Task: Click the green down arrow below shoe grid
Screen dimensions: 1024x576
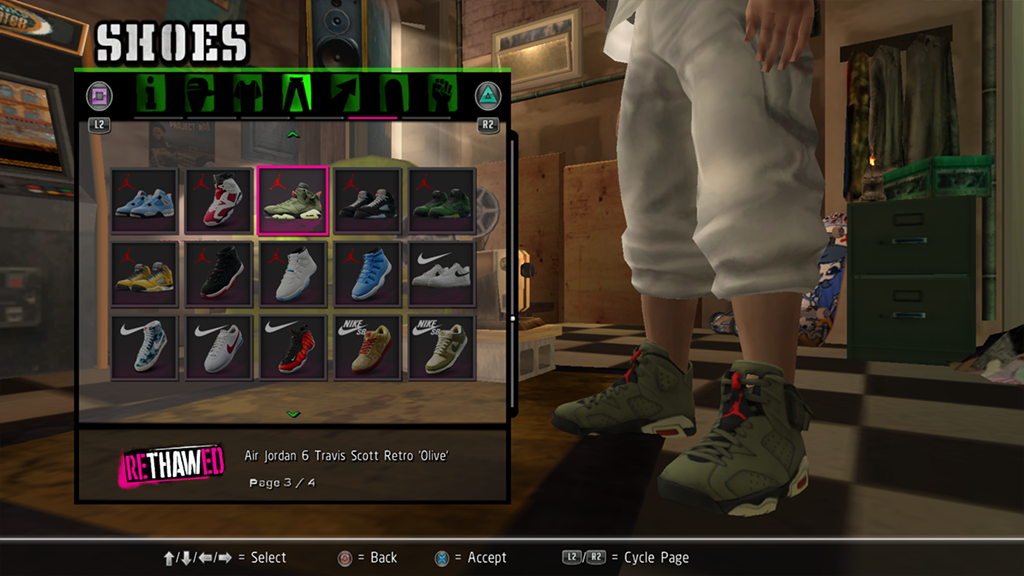Action: tap(293, 413)
